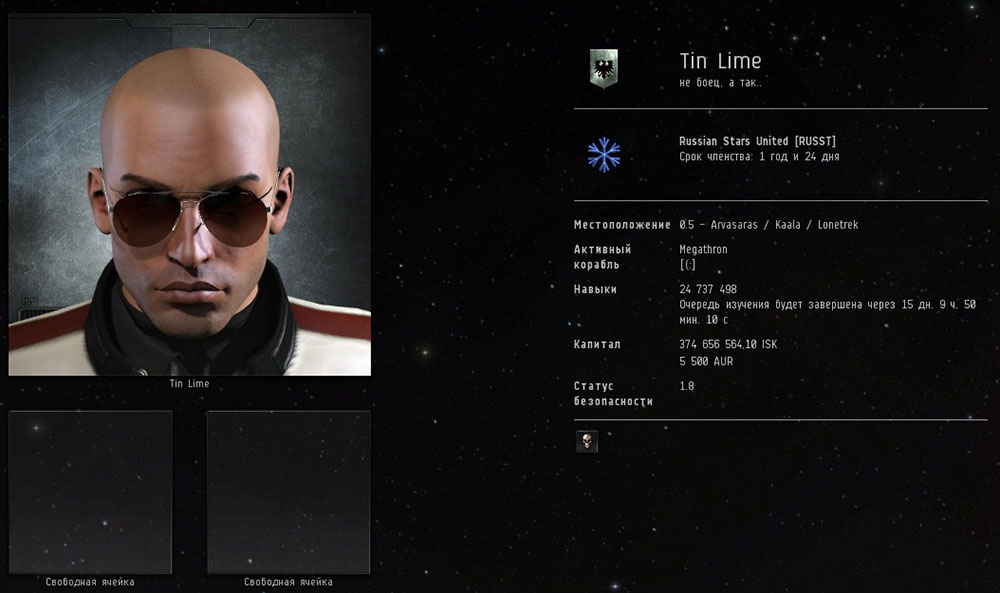1000x593 pixels.
Task: Click the eagle alliance emblem icon
Action: click(x=603, y=68)
